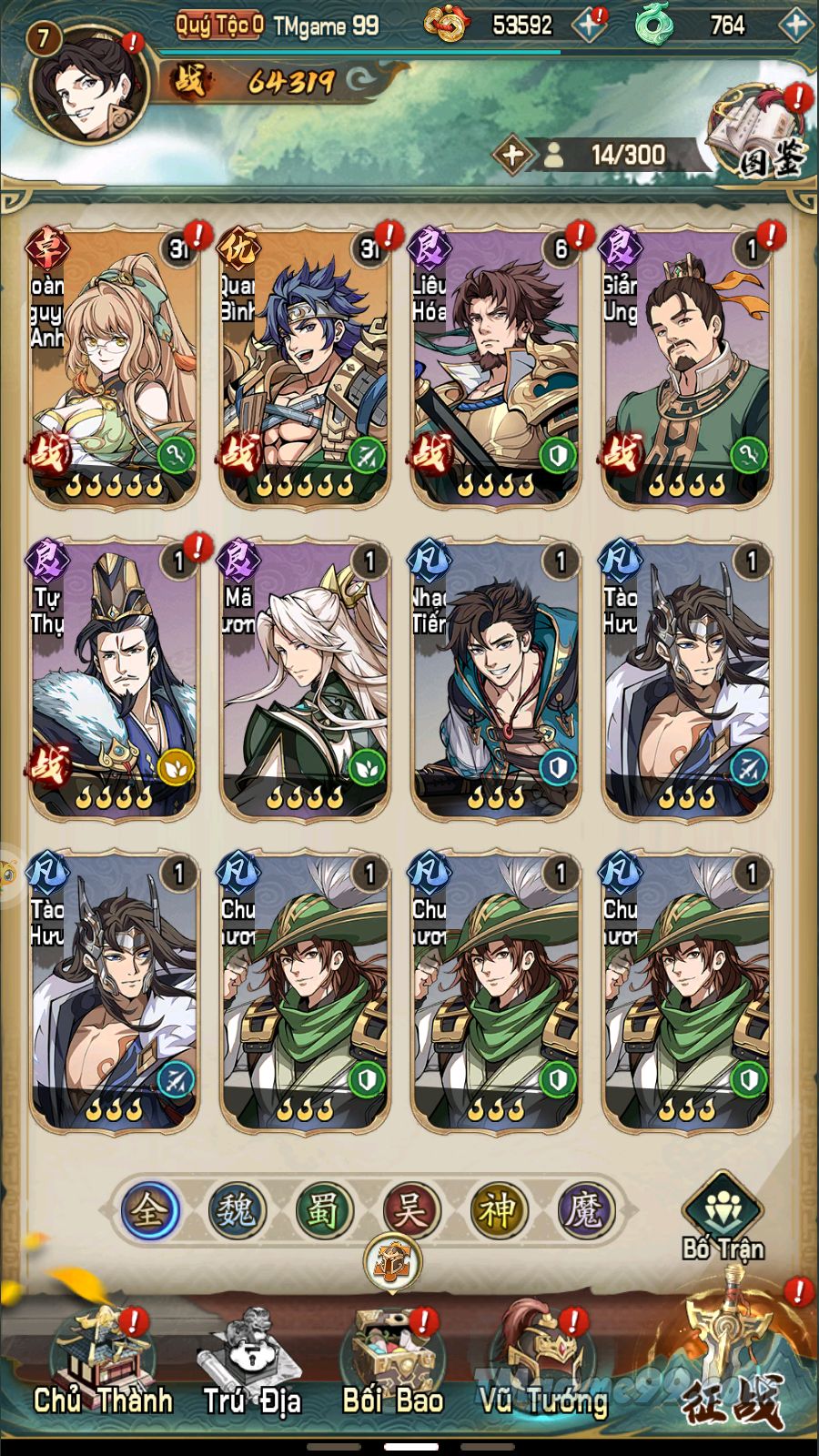This screenshot has width=819, height=1456.
Task: Filter heroes by Wei 魏 faction
Action: (x=235, y=1210)
